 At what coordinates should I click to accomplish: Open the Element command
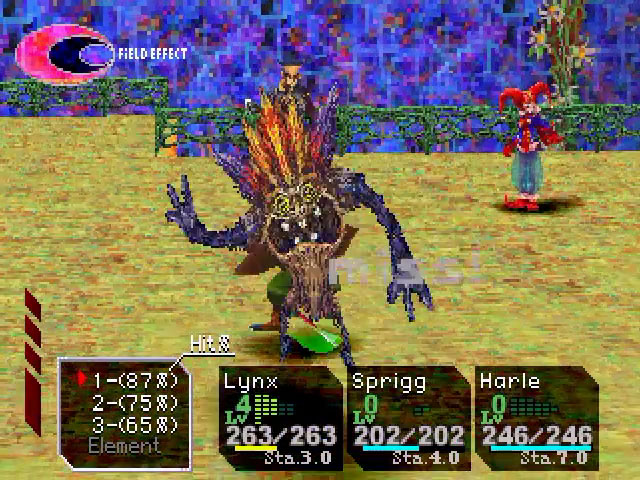[123, 444]
